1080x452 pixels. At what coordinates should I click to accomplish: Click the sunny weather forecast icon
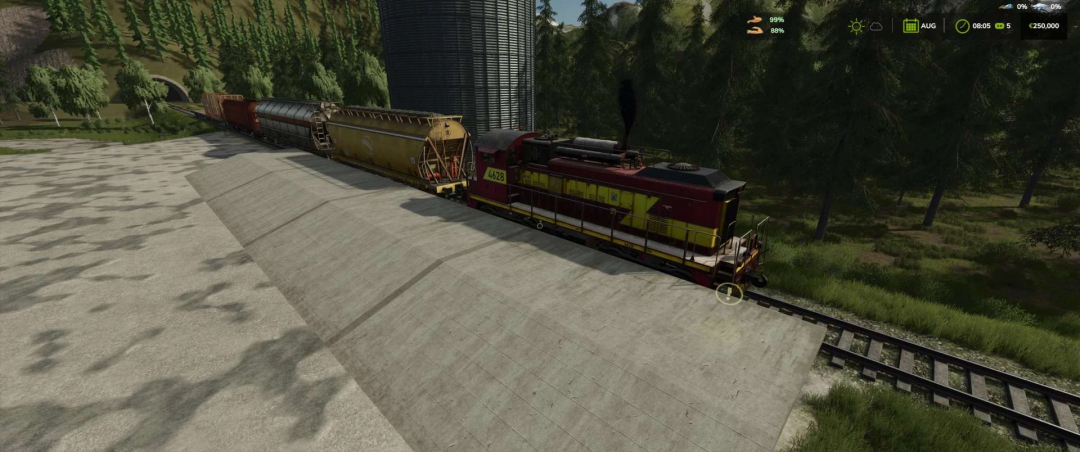click(x=856, y=26)
